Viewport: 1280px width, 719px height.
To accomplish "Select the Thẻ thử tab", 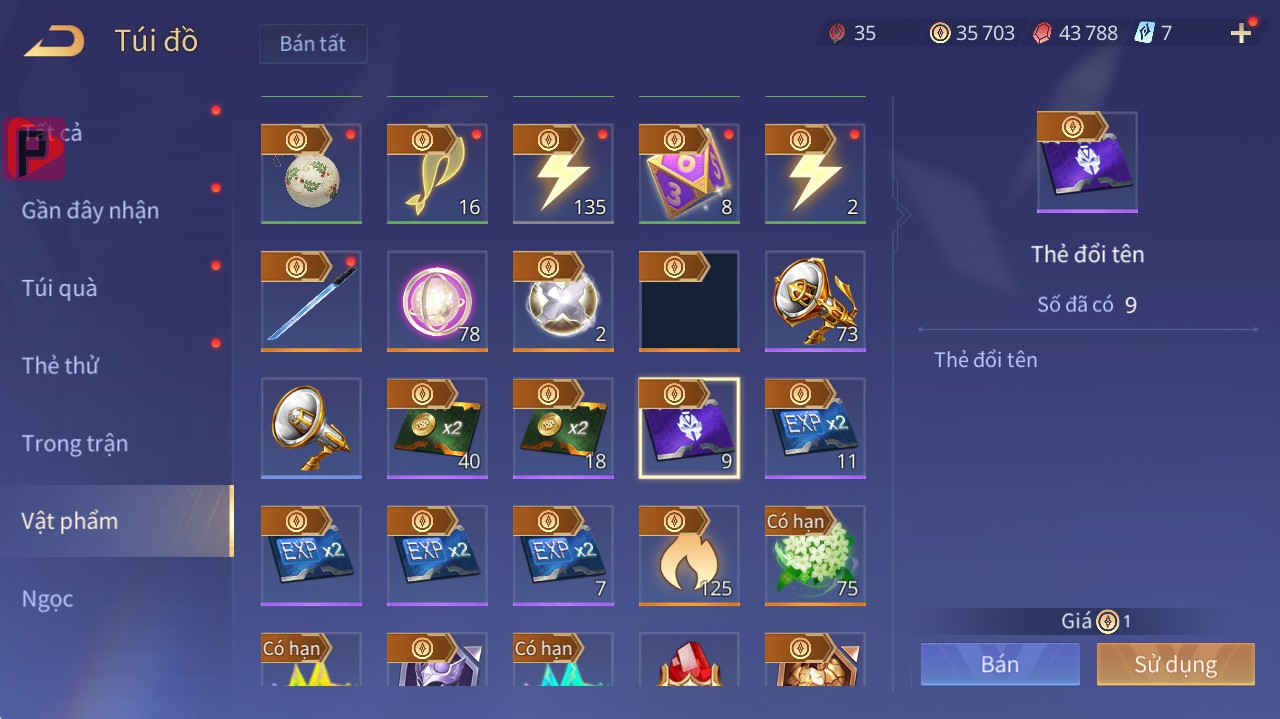I will click(60, 366).
